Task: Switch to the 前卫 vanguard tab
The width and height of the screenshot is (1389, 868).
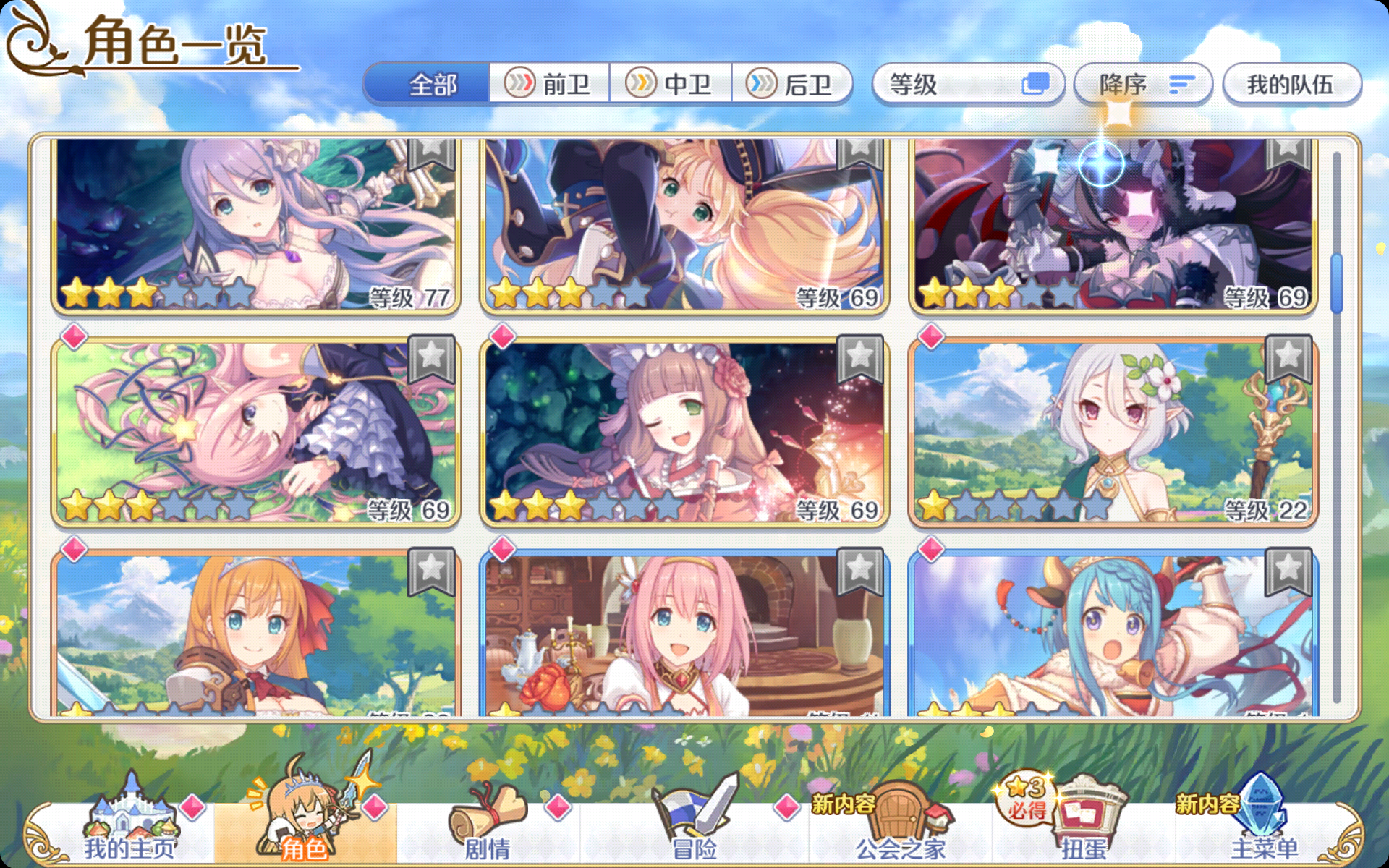Action: coord(550,83)
